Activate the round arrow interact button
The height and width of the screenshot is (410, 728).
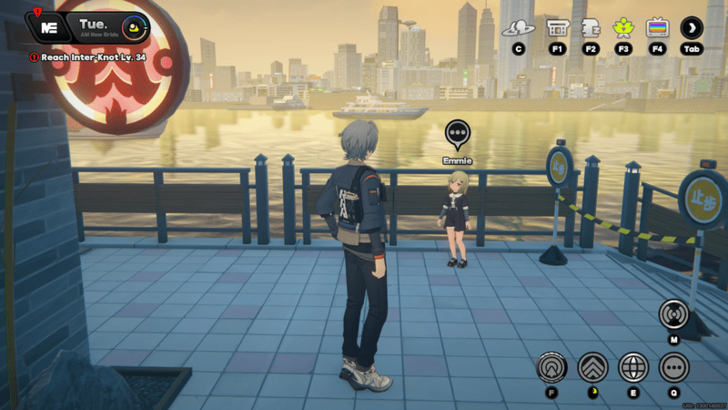pyautogui.click(x=551, y=367)
